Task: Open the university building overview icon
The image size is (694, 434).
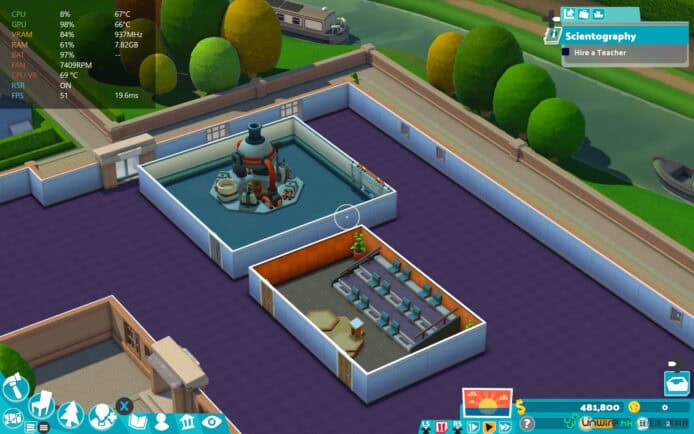Action: (x=187, y=421)
